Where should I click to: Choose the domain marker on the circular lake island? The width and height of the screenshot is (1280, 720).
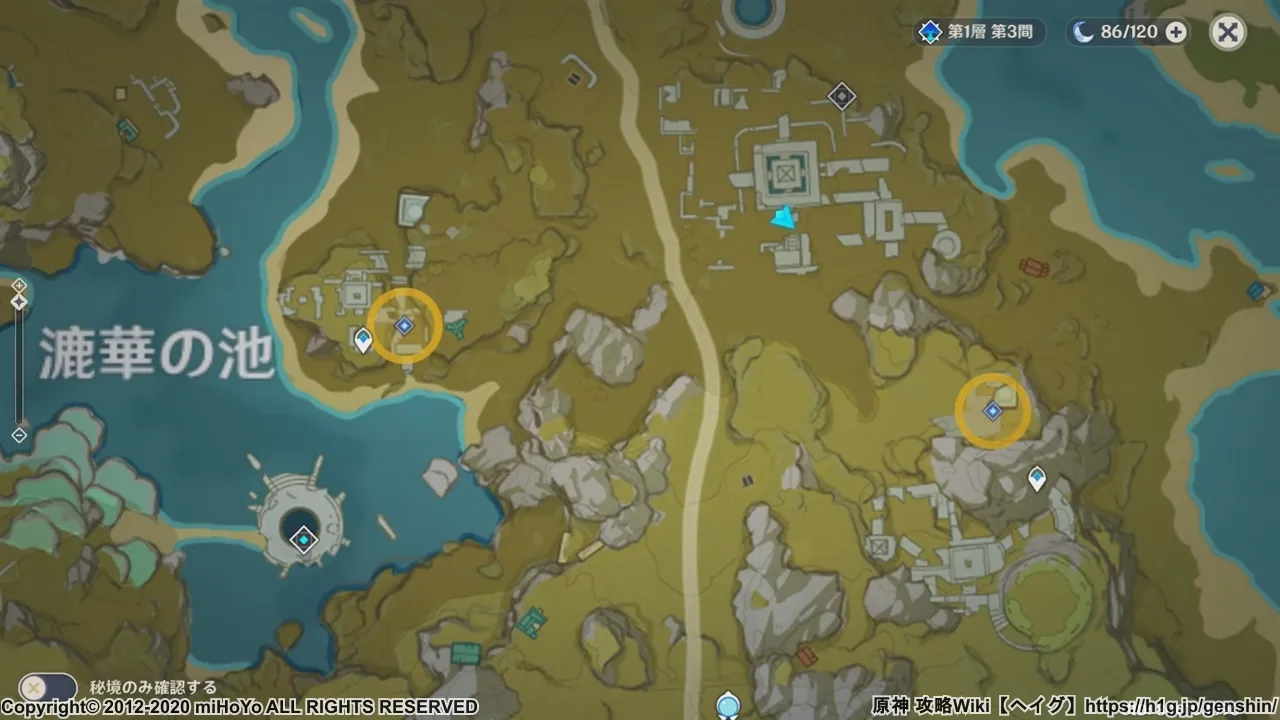(x=302, y=540)
